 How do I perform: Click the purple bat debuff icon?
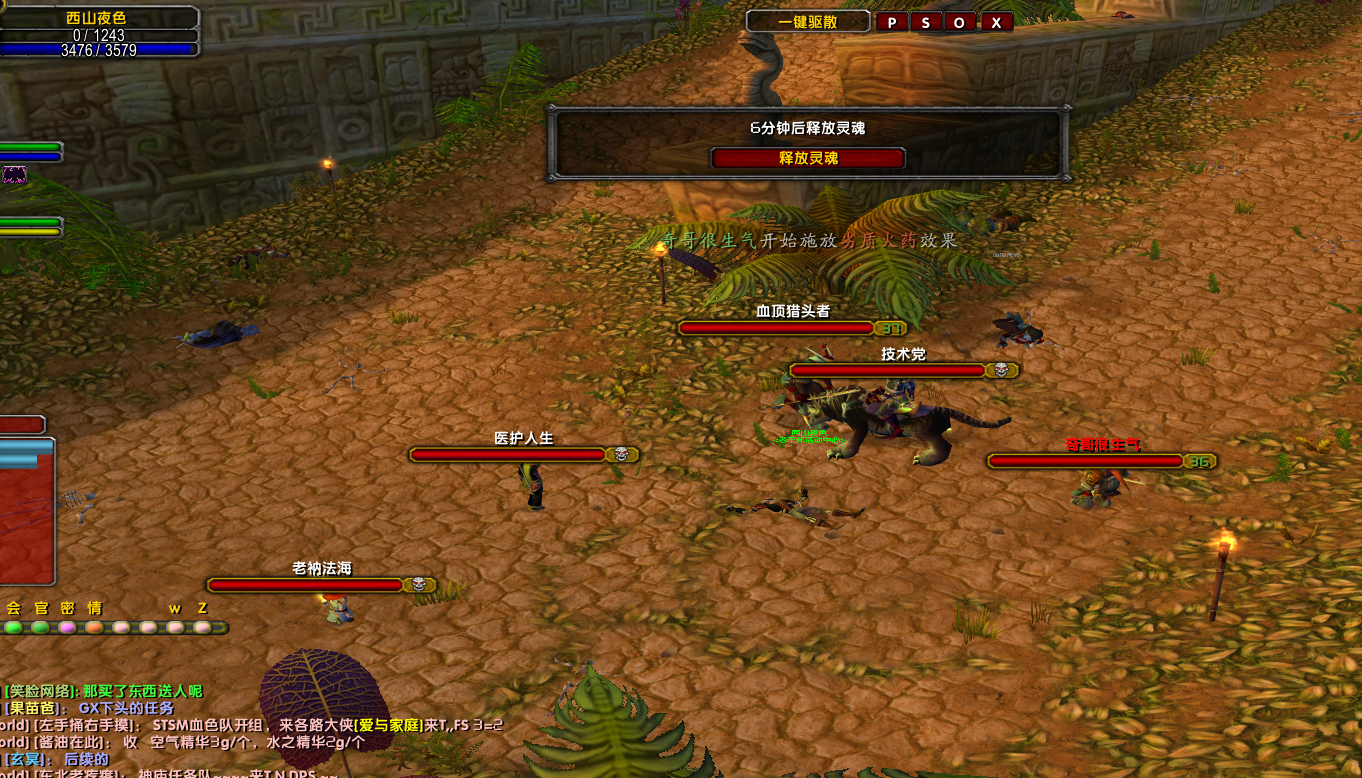(14, 175)
